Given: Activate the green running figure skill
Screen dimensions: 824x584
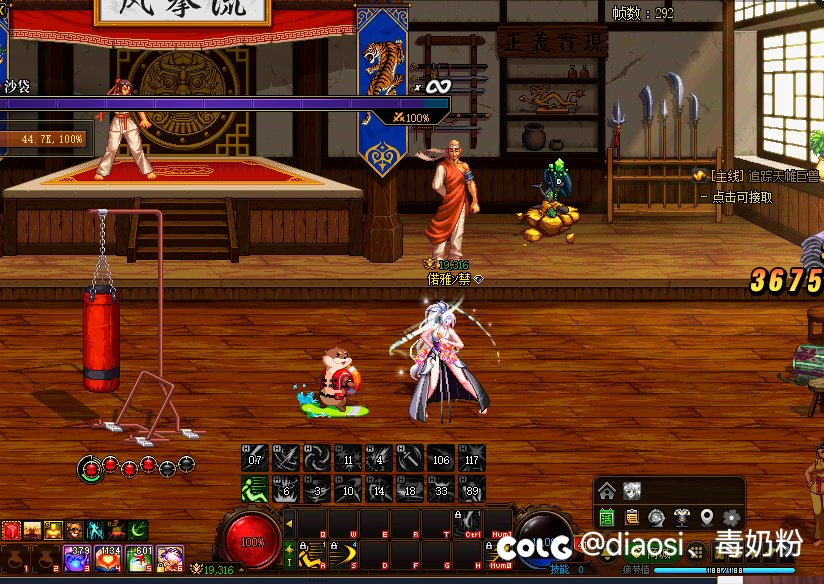Looking at the screenshot, I should point(254,489).
